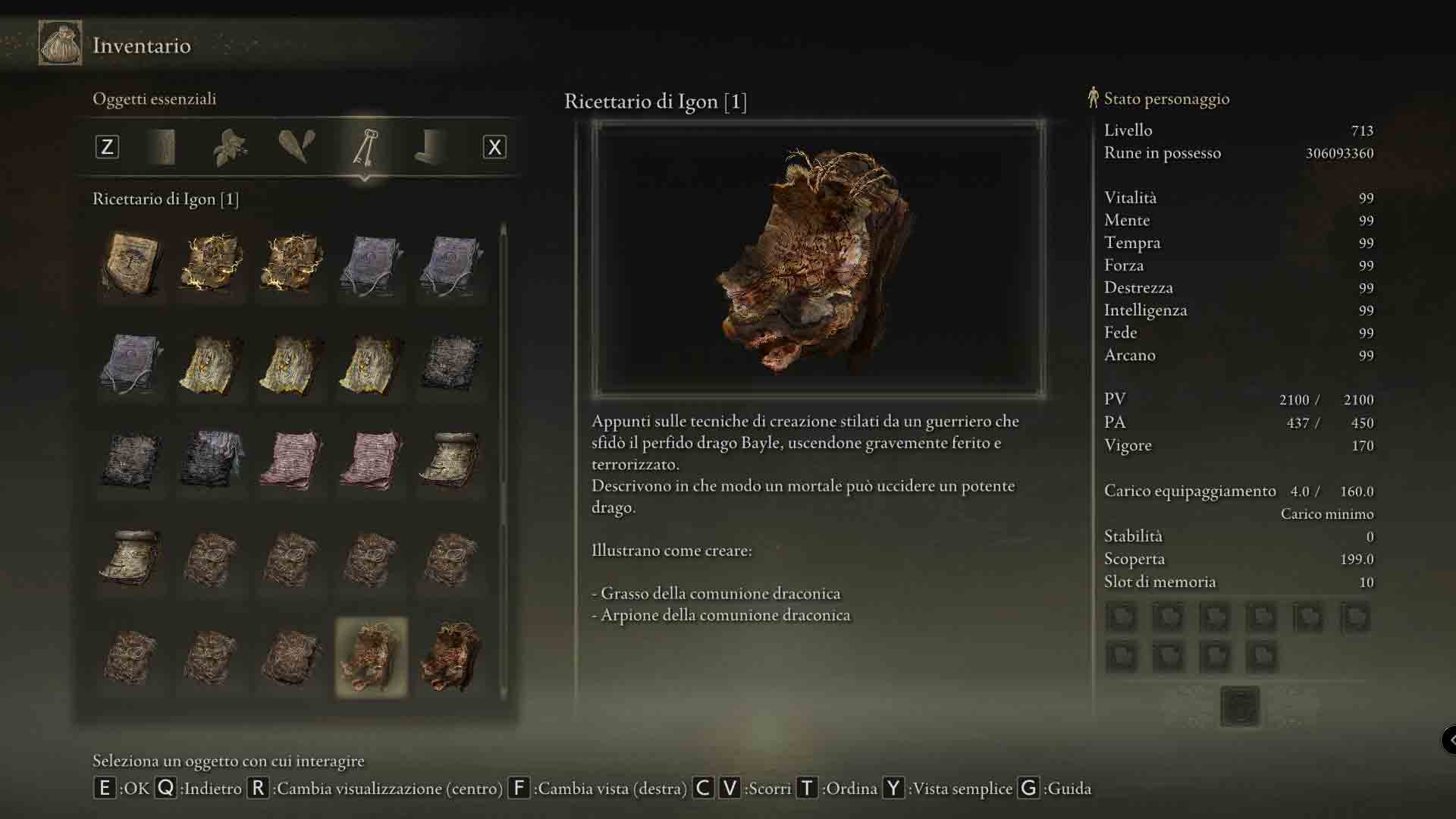Choose the dark book with blue cloth
The width and height of the screenshot is (1456, 819).
click(211, 459)
